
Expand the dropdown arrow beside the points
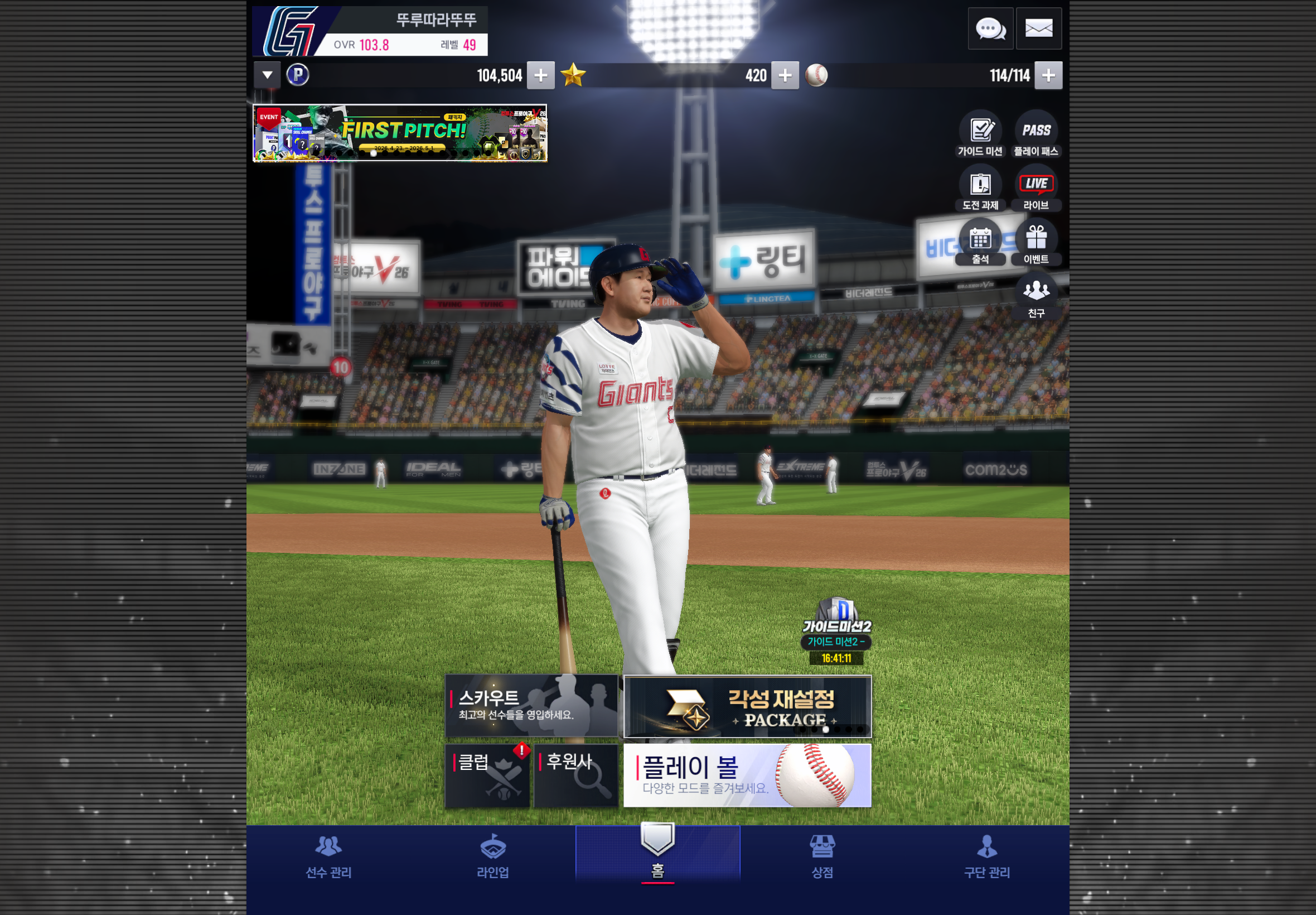[267, 75]
